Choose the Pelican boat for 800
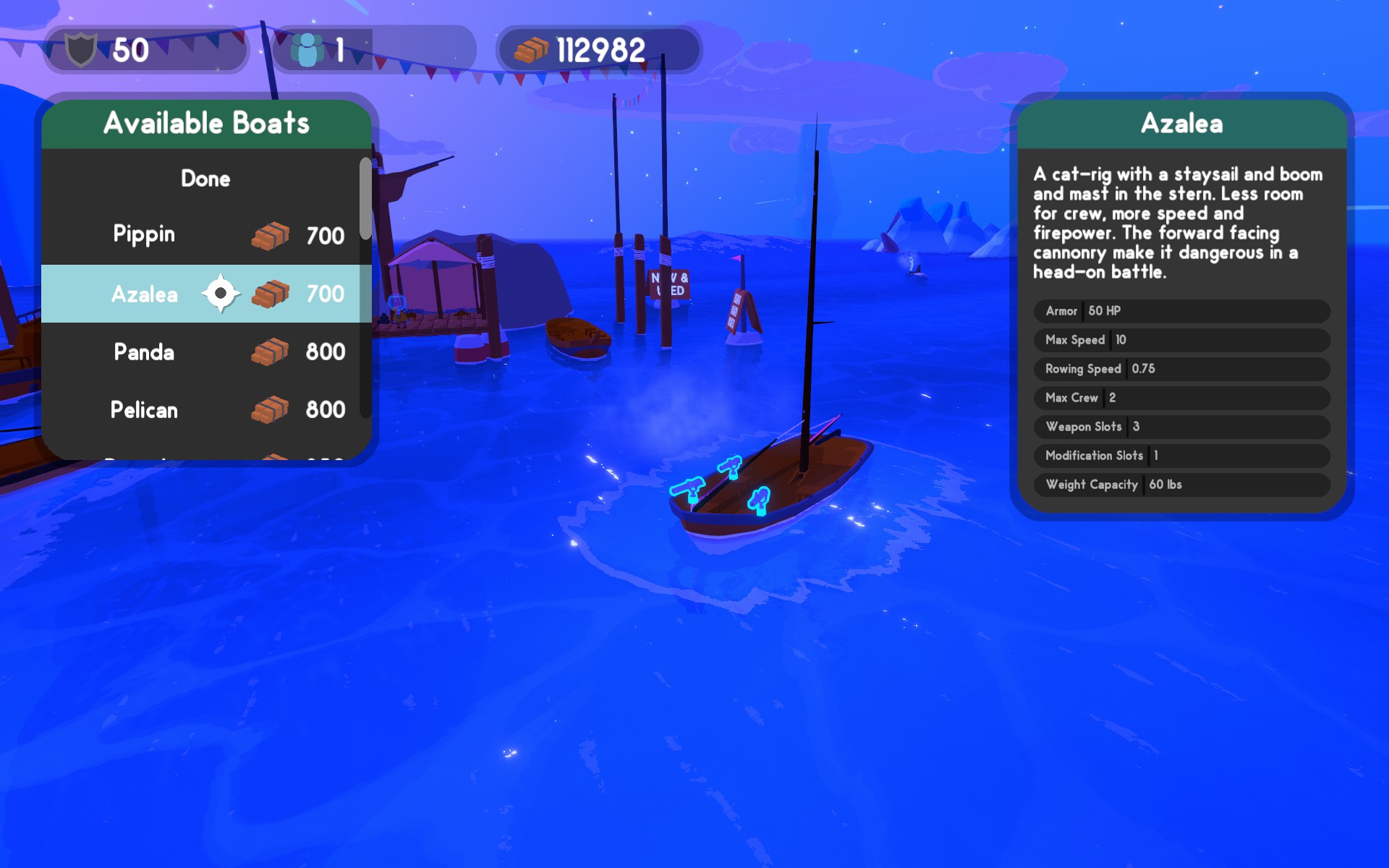Image resolution: width=1389 pixels, height=868 pixels. pos(203,409)
